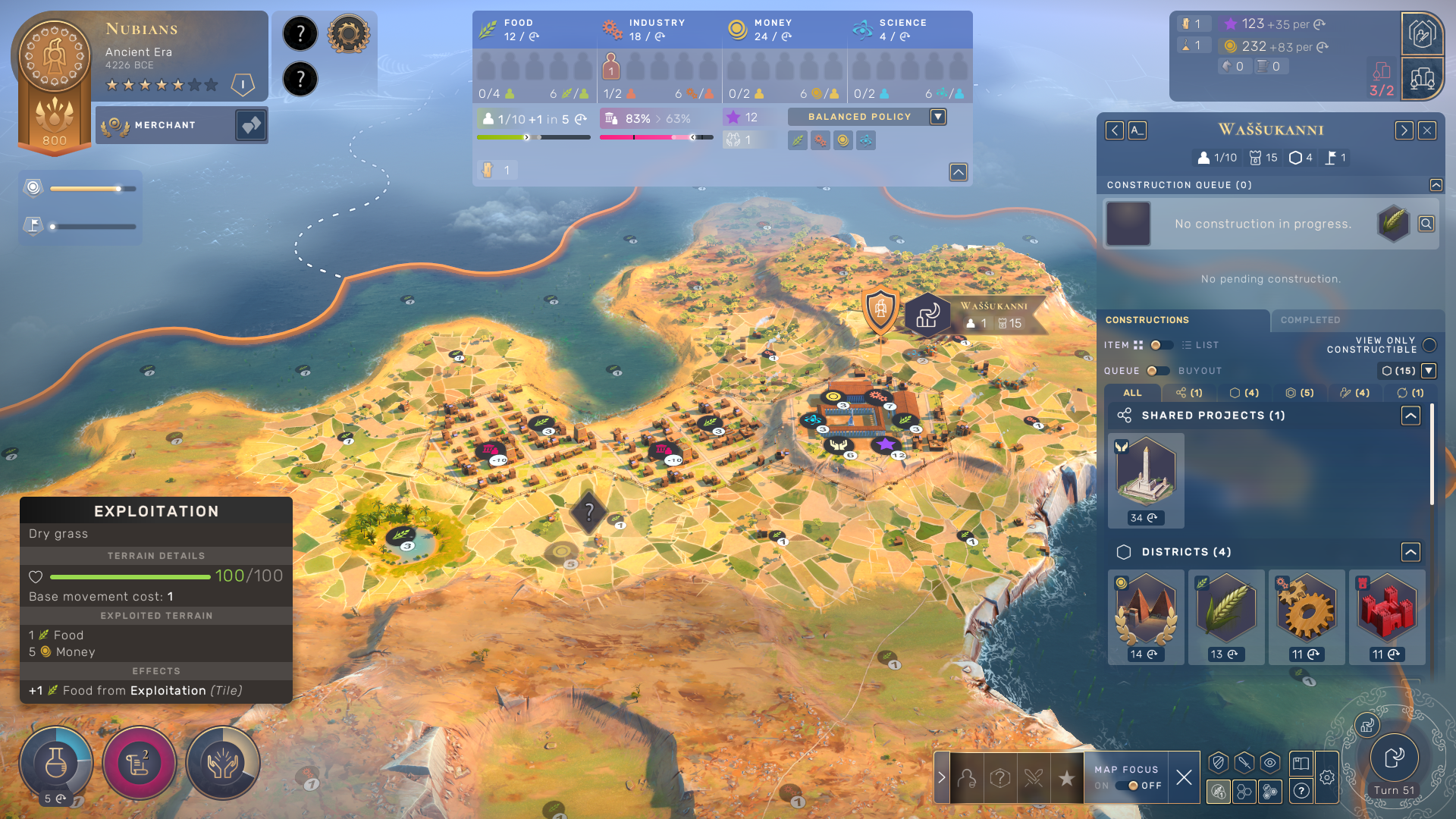The width and height of the screenshot is (1456, 819).
Task: Choose the makers quarter gear district
Action: [1307, 609]
